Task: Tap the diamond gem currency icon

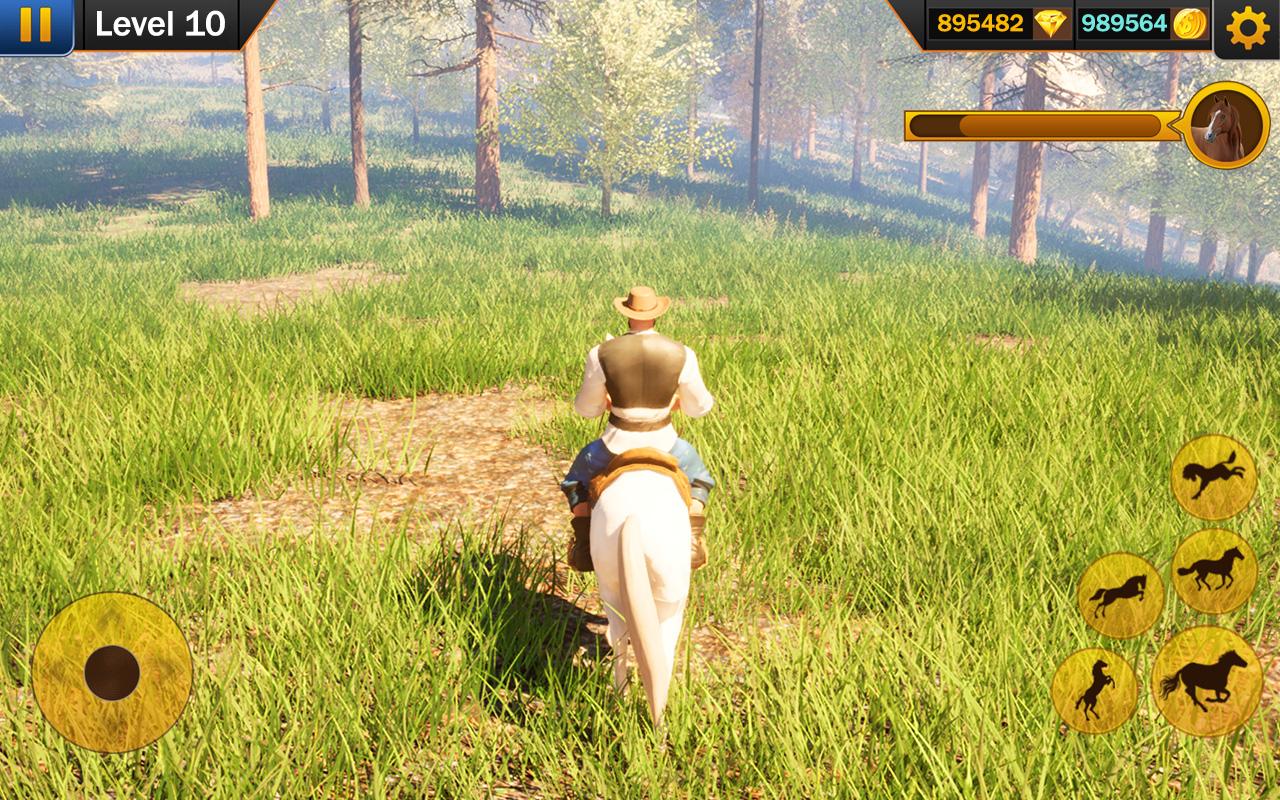Action: (1050, 24)
